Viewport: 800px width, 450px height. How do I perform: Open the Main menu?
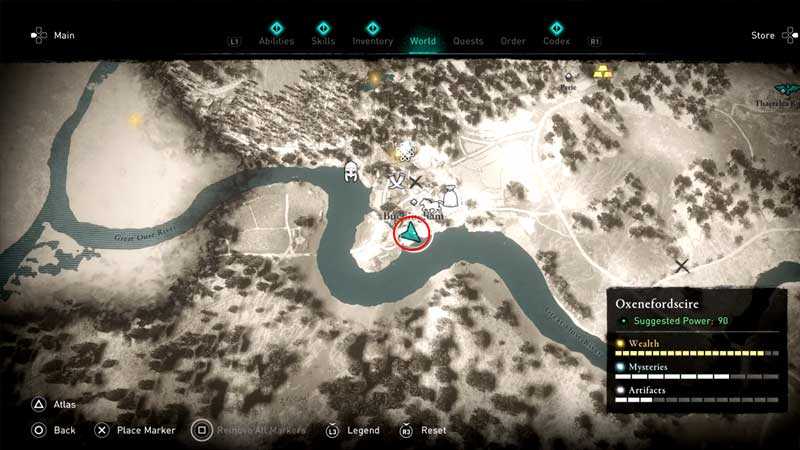click(x=53, y=36)
